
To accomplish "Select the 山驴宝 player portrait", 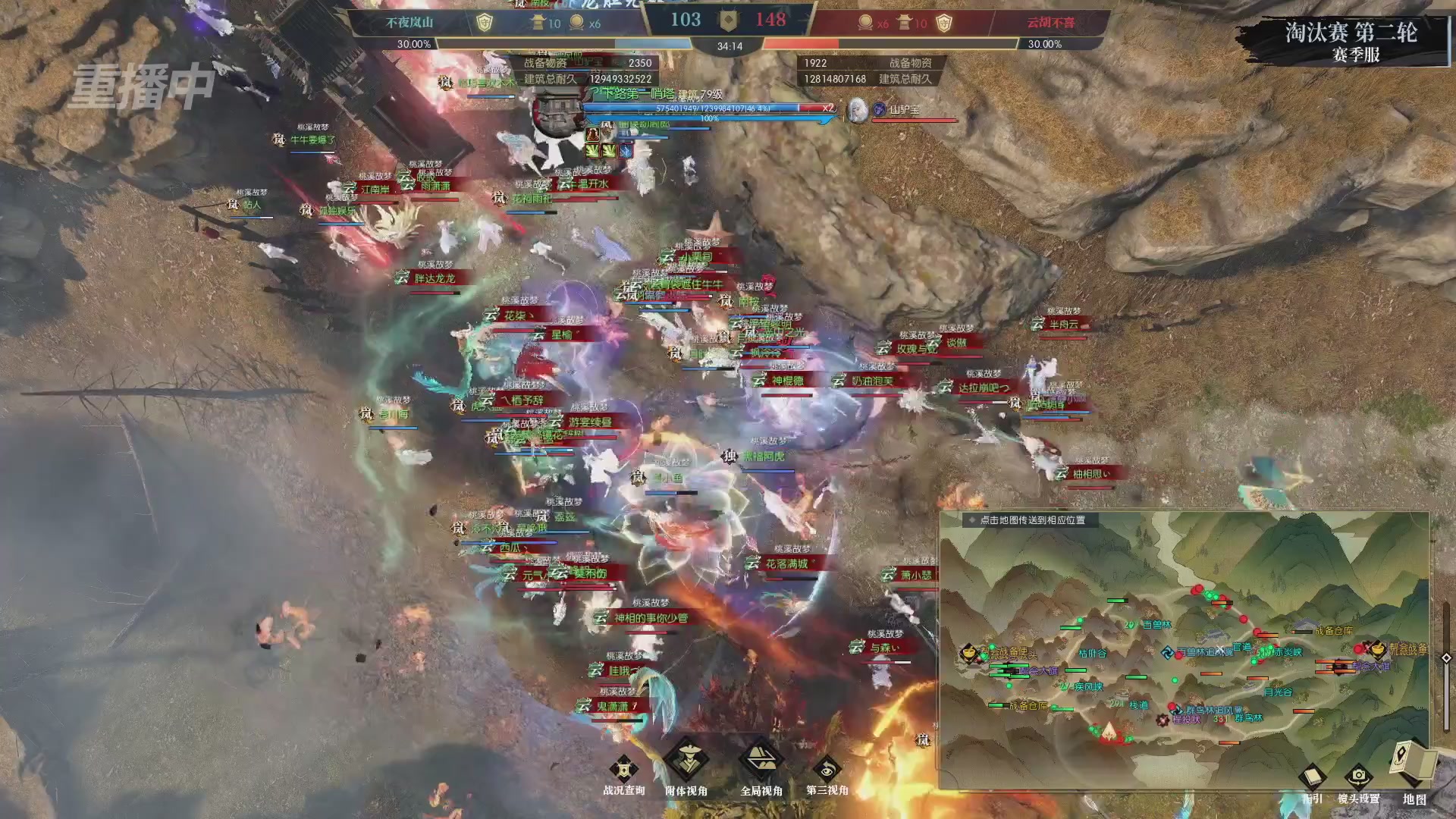I will click(858, 110).
